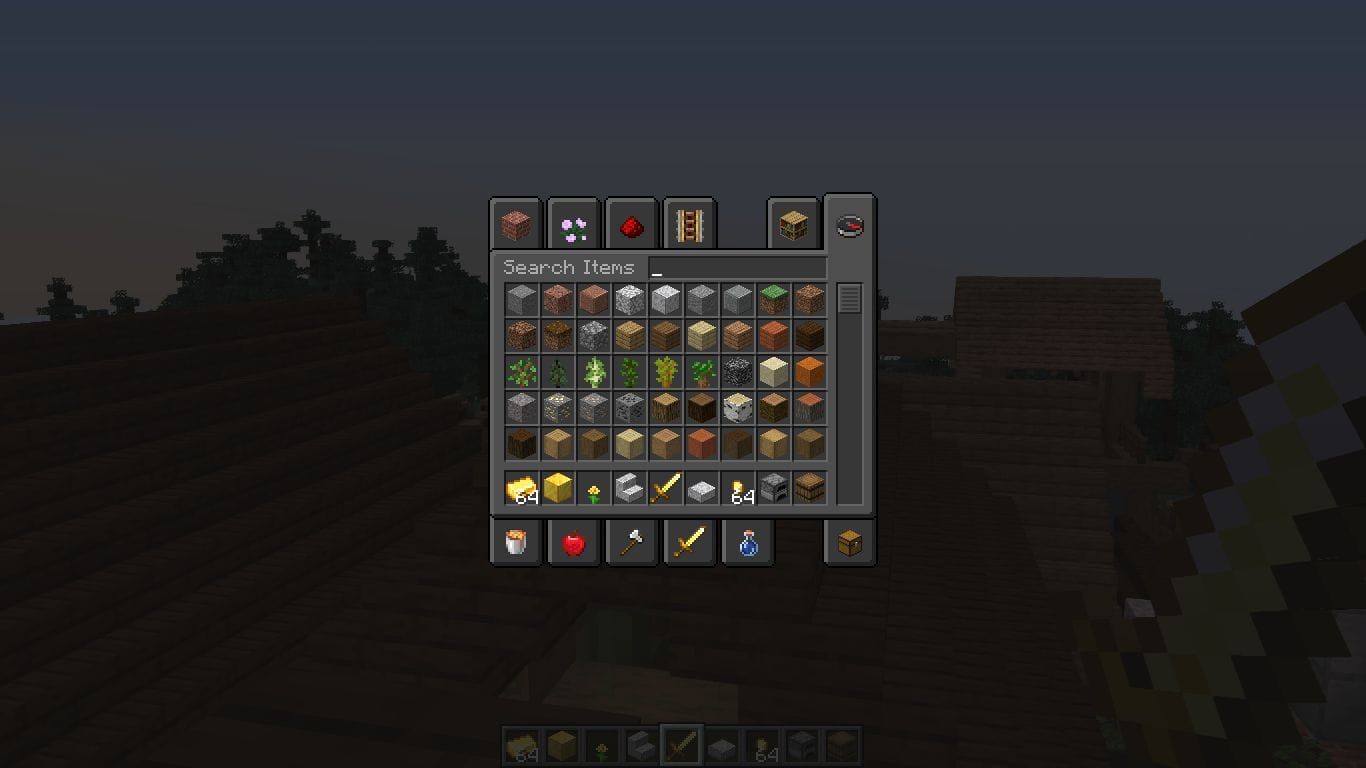Open the survival inventory chest tab
Screen dimensions: 1366x768
coord(849,542)
